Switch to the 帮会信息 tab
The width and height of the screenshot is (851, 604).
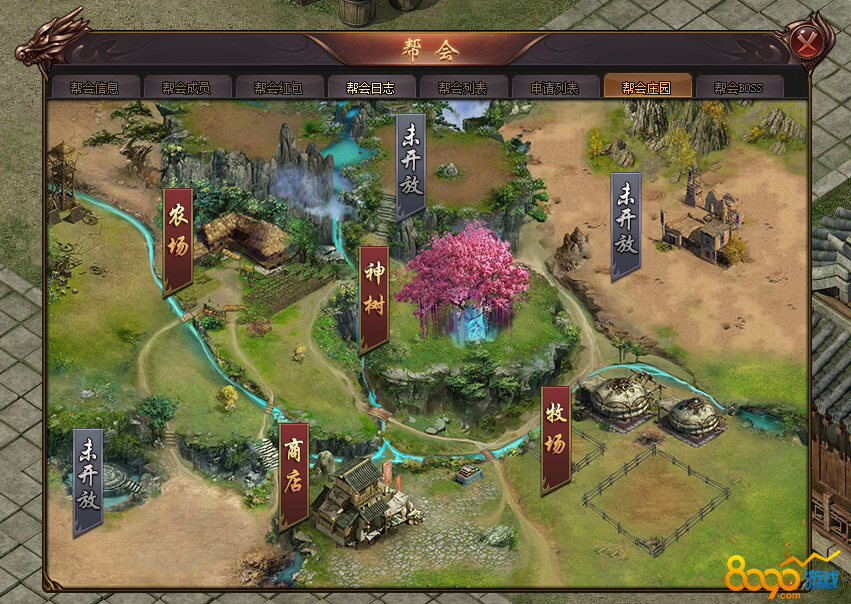[95, 87]
